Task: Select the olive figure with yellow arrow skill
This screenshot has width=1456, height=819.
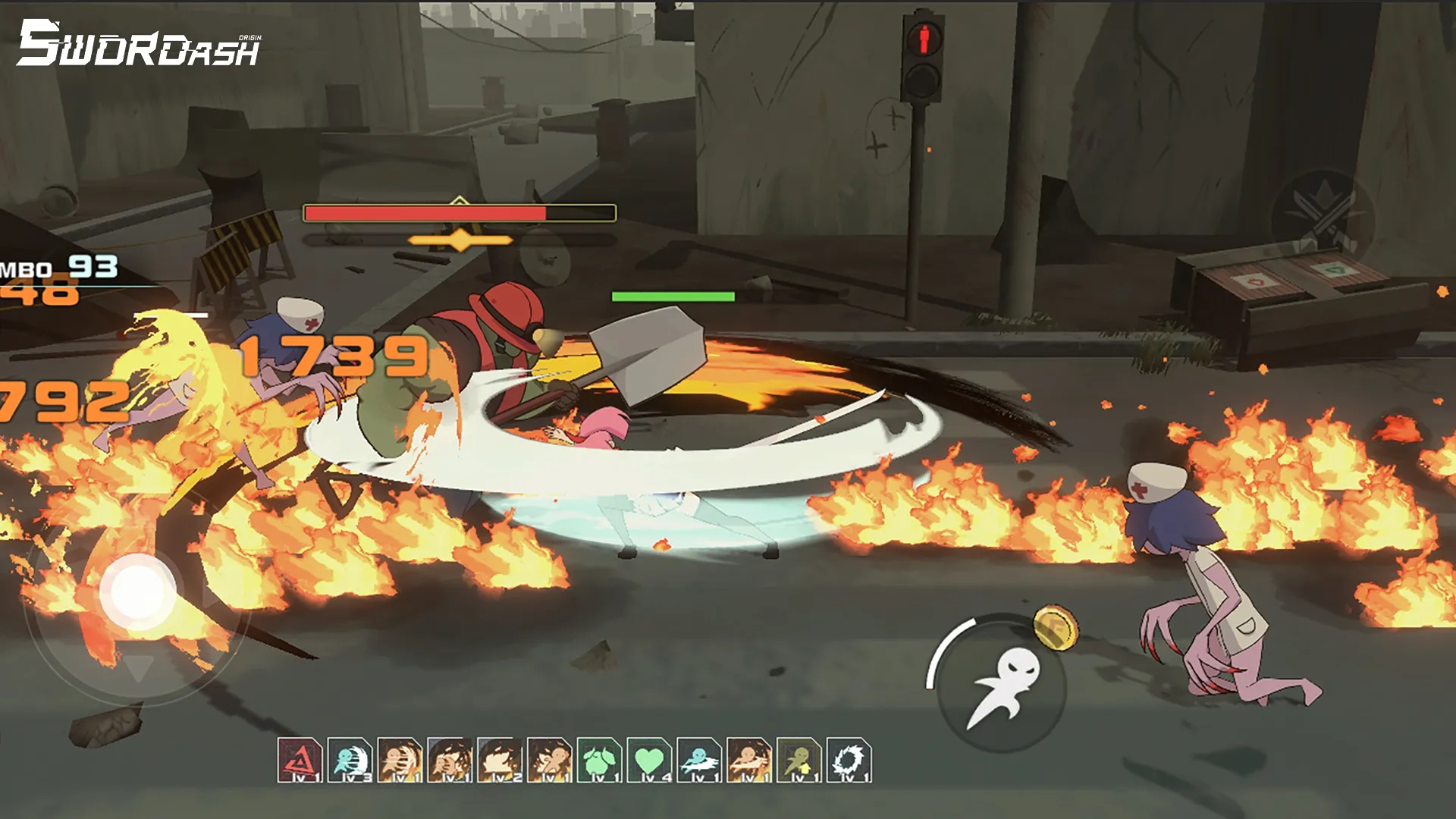Action: tap(799, 760)
